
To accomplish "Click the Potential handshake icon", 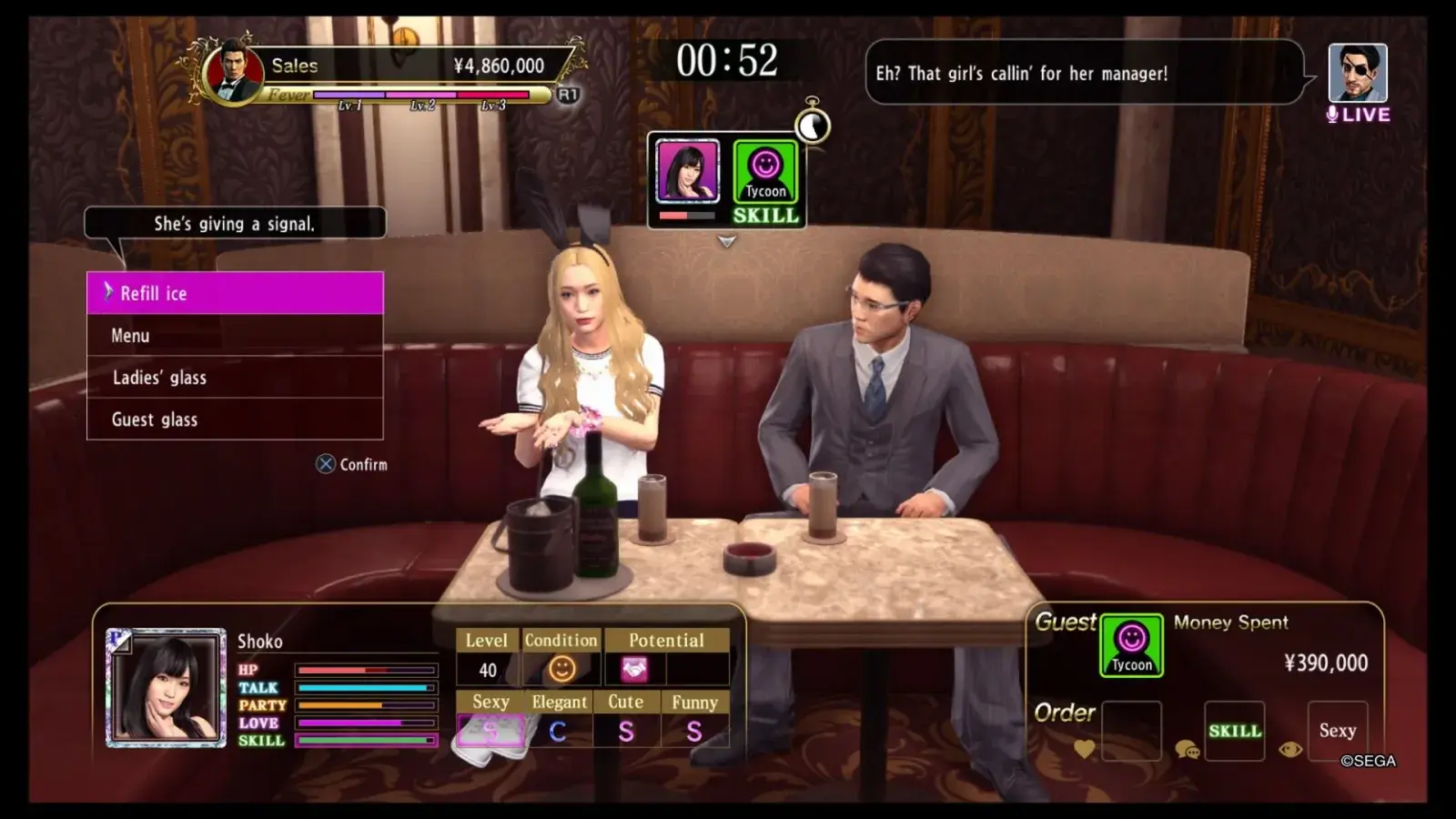I will point(634,670).
